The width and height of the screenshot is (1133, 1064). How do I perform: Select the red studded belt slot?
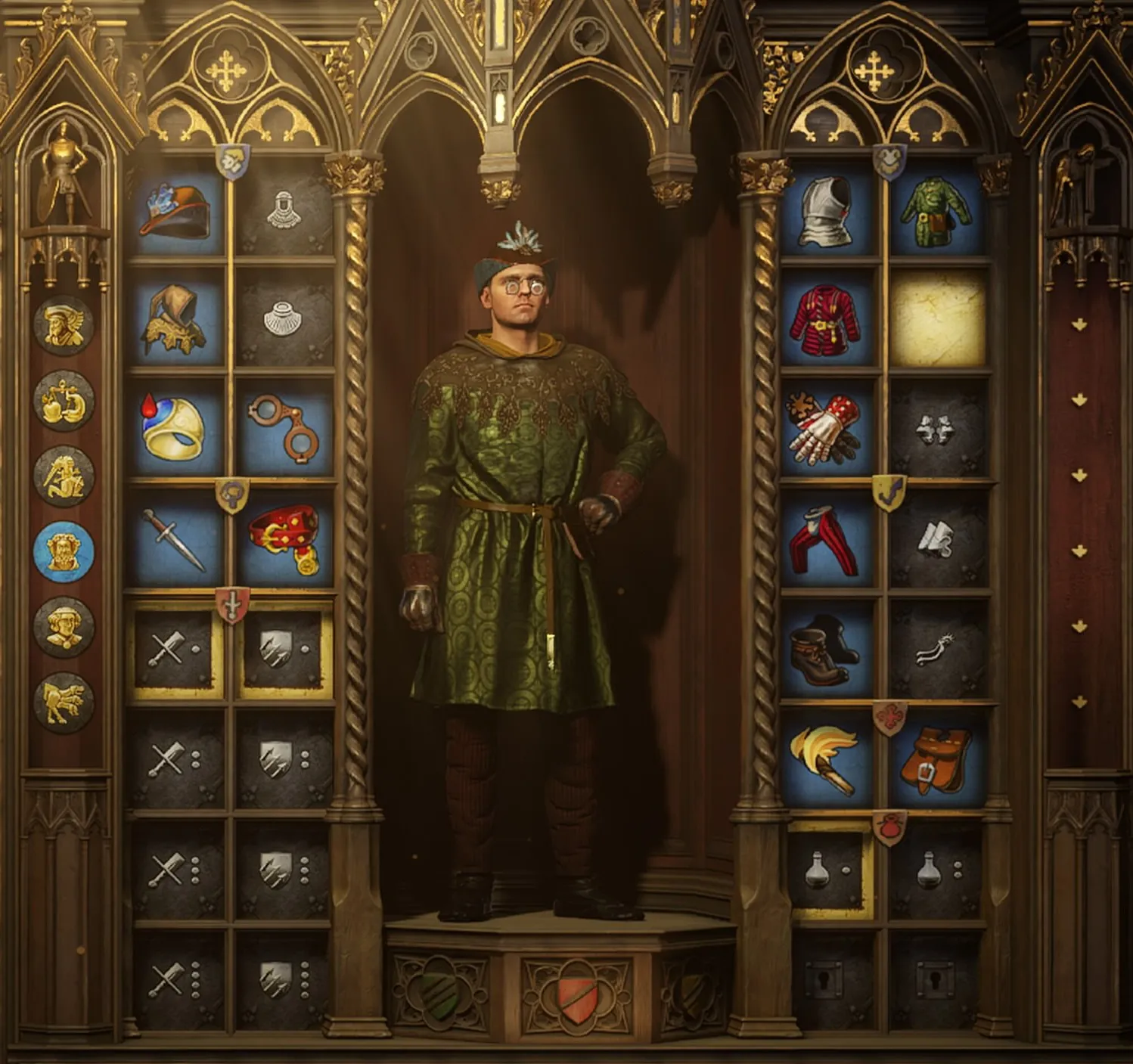click(284, 538)
